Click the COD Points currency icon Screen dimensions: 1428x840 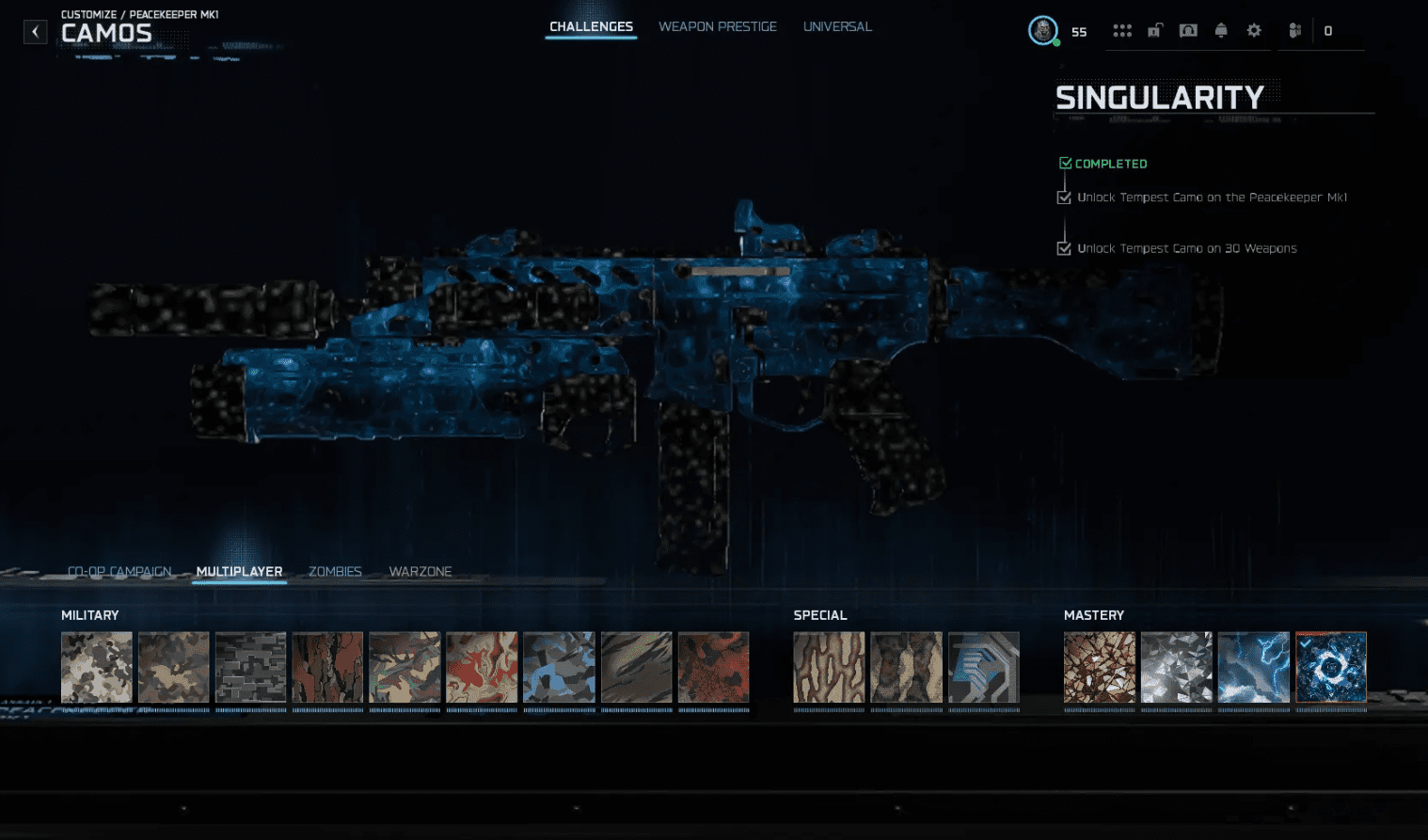pyautogui.click(x=1294, y=30)
